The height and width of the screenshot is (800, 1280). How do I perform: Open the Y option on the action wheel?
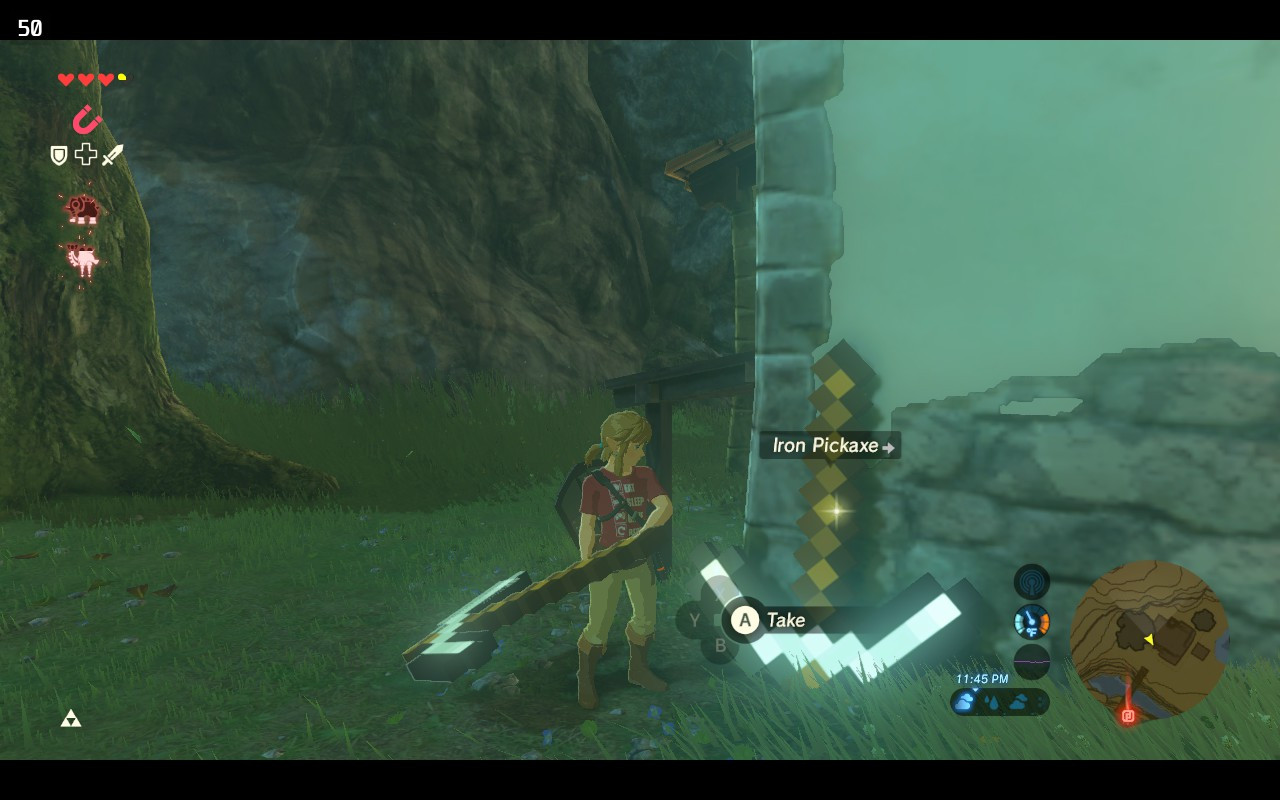(x=693, y=620)
